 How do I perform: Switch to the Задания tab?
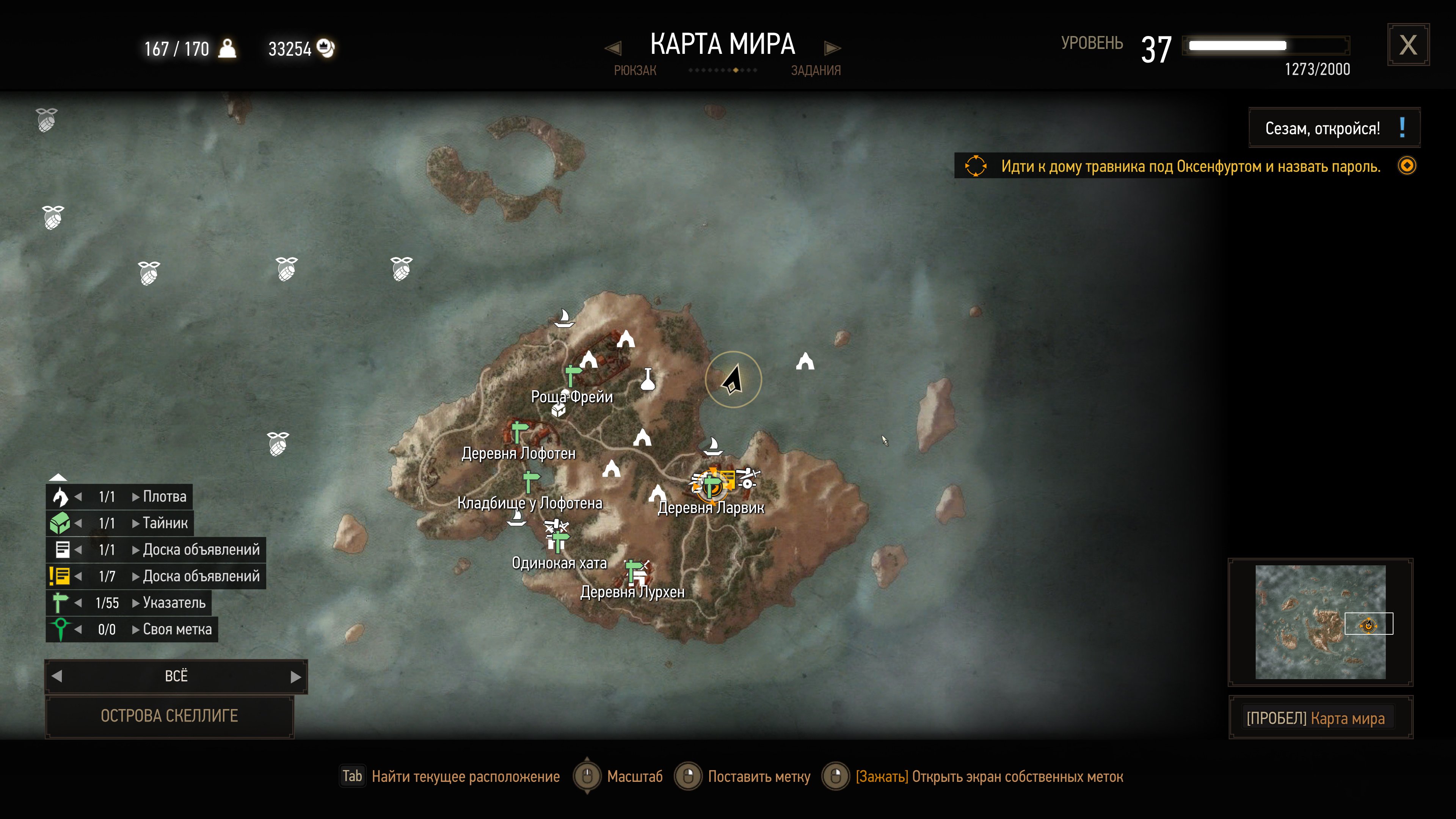[815, 71]
